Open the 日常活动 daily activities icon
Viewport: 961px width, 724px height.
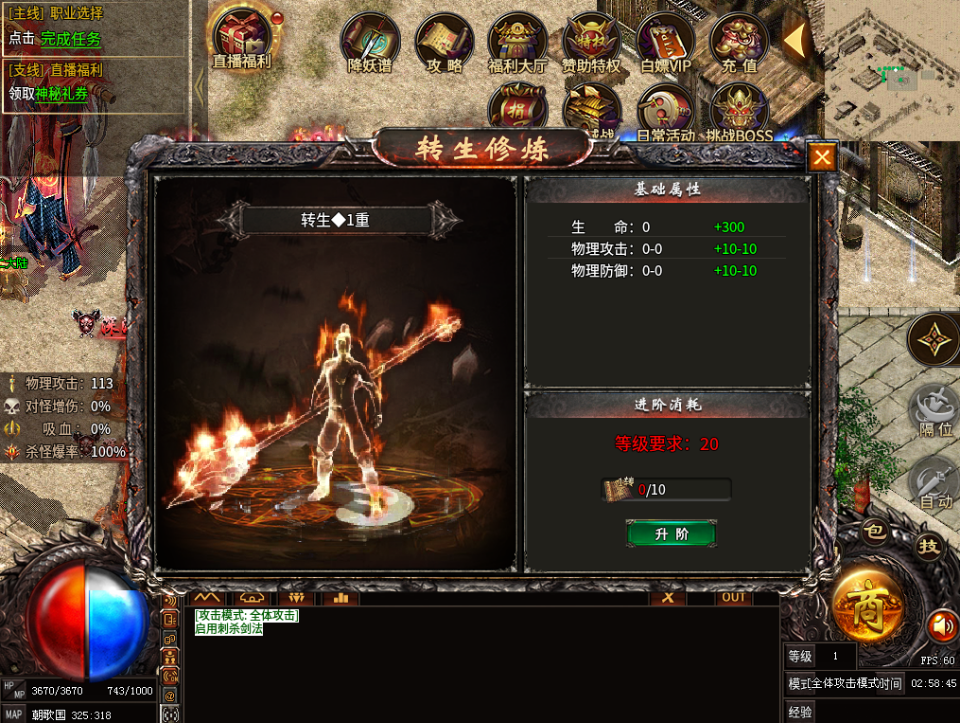(x=666, y=110)
